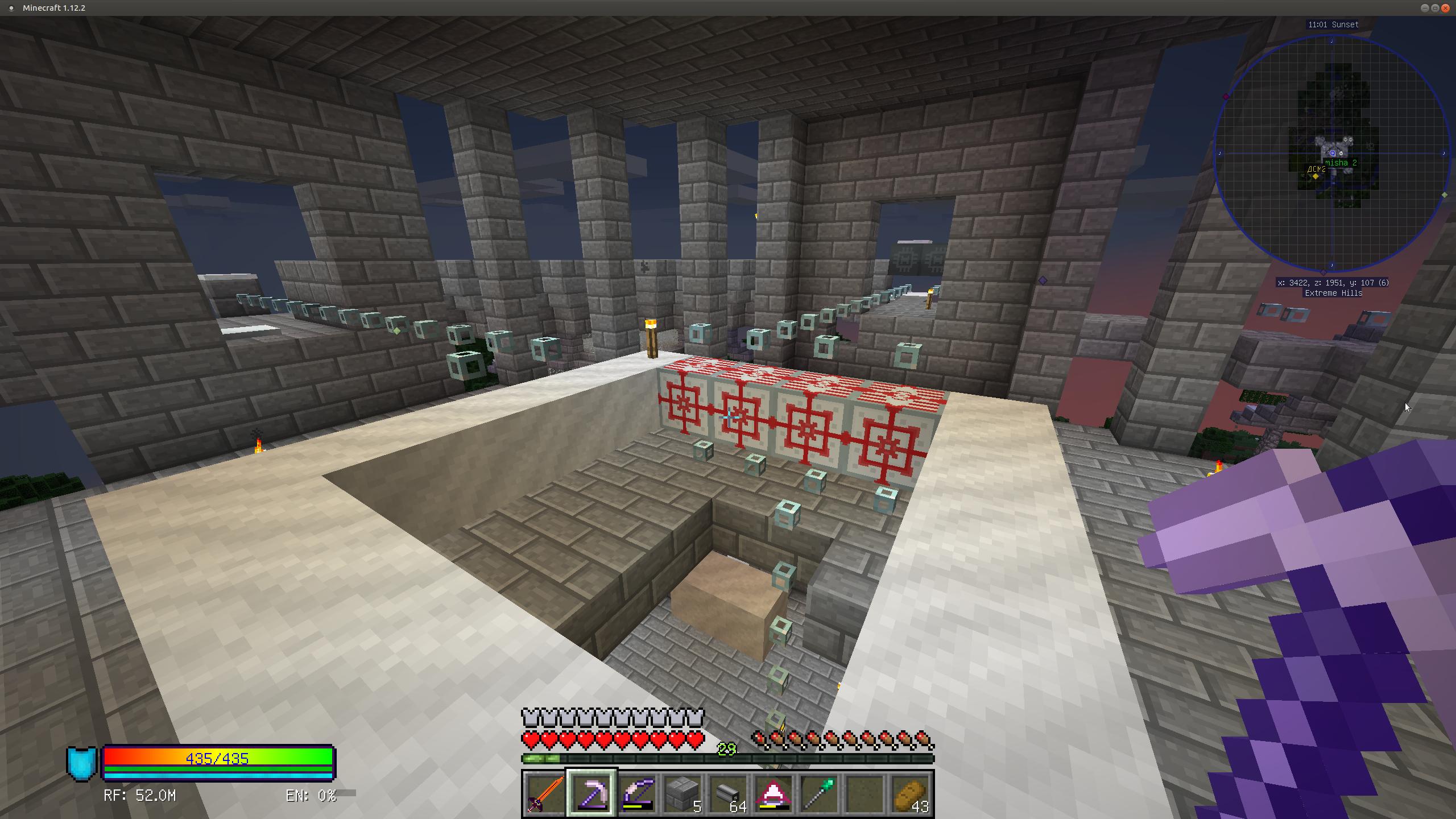Close the Minecraft window
This screenshot has height=819, width=1456.
(x=1445, y=8)
